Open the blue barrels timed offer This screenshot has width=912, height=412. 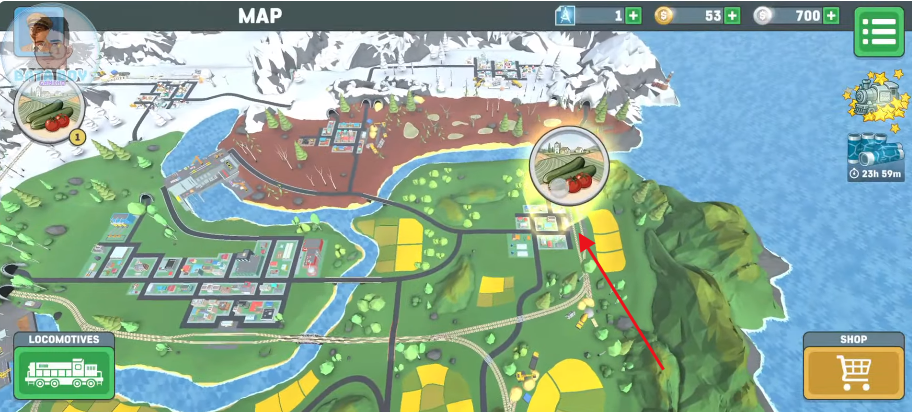pyautogui.click(x=873, y=152)
